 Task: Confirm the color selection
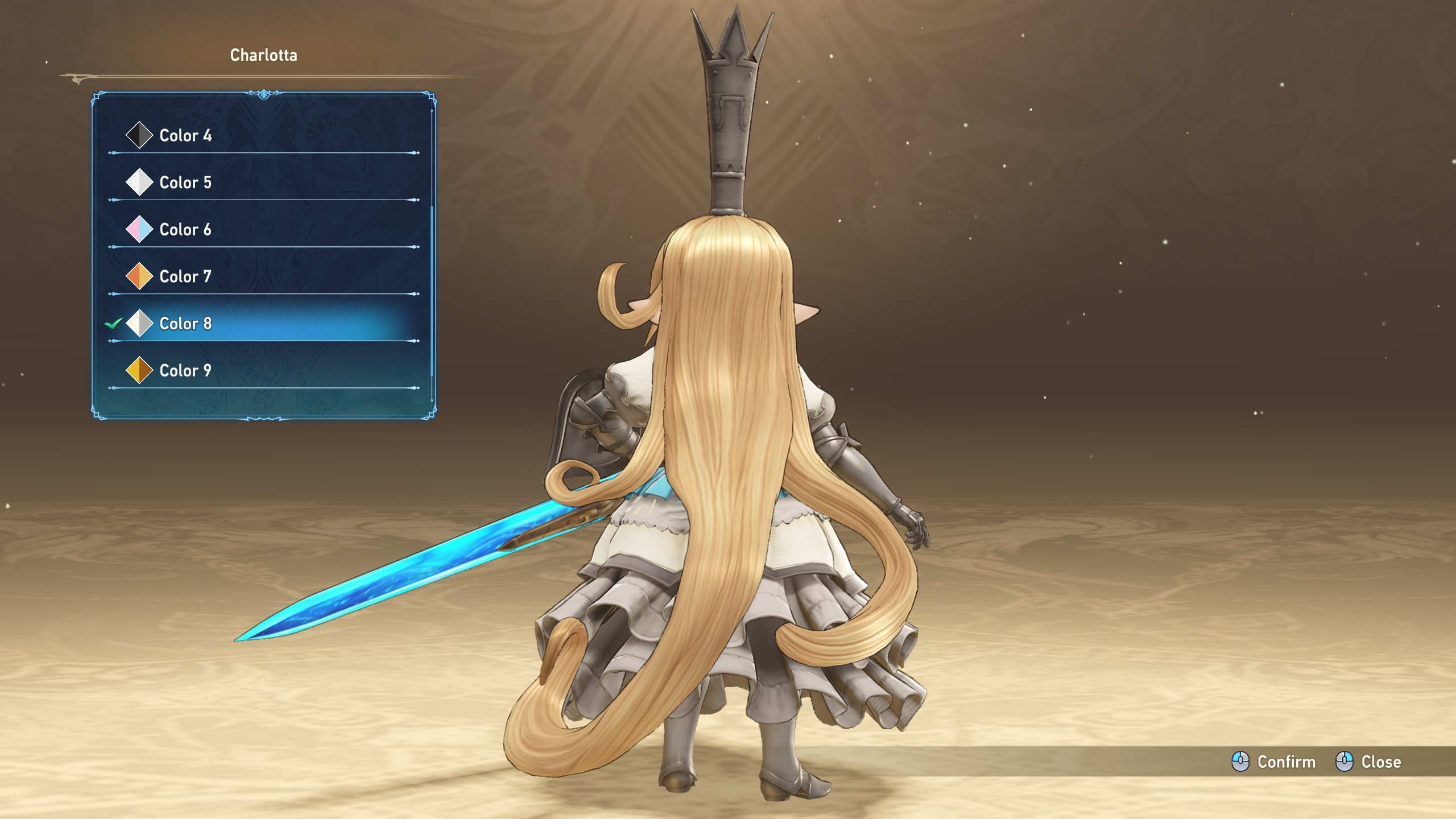click(x=1274, y=762)
